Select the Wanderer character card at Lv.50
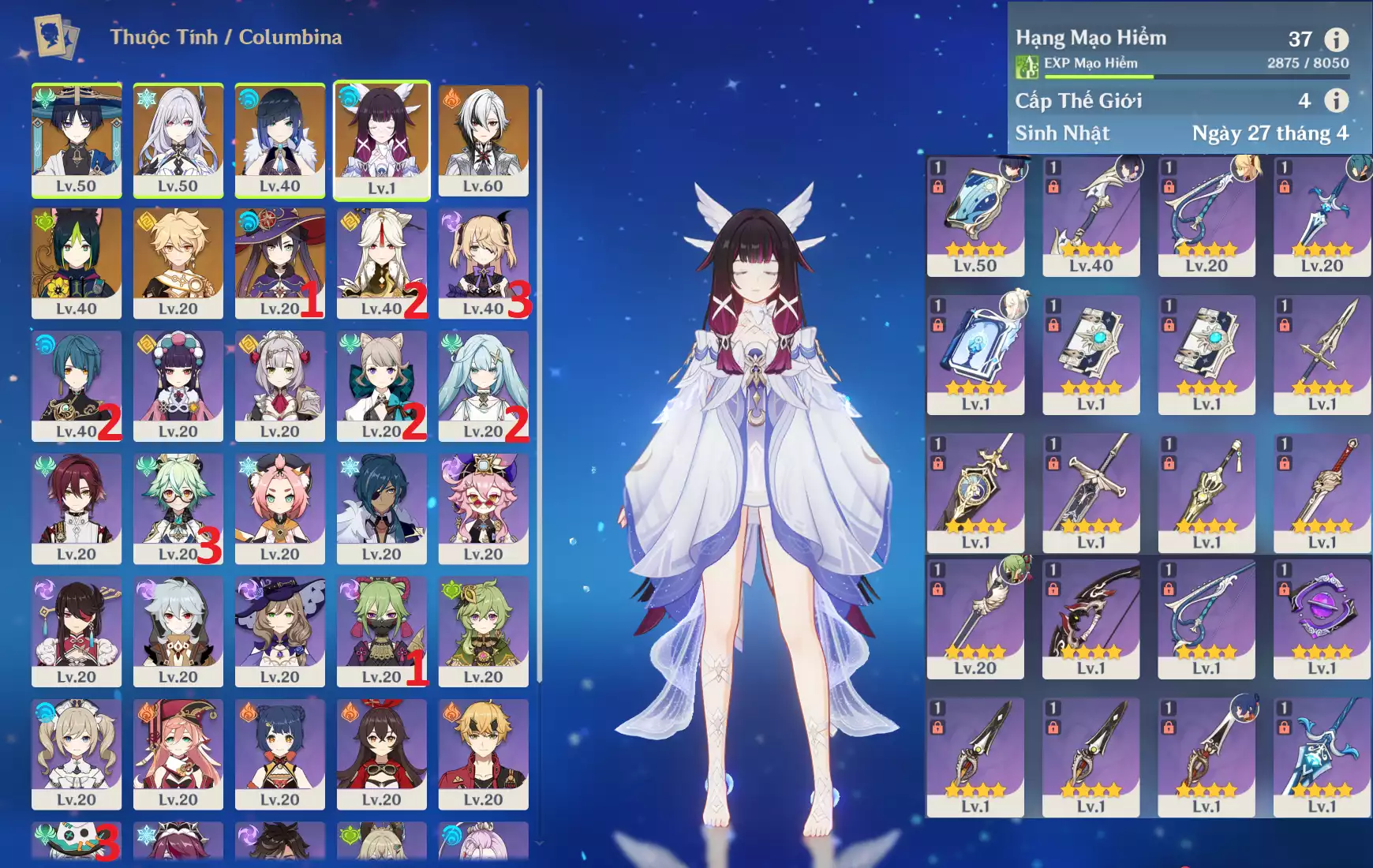 (x=77, y=140)
